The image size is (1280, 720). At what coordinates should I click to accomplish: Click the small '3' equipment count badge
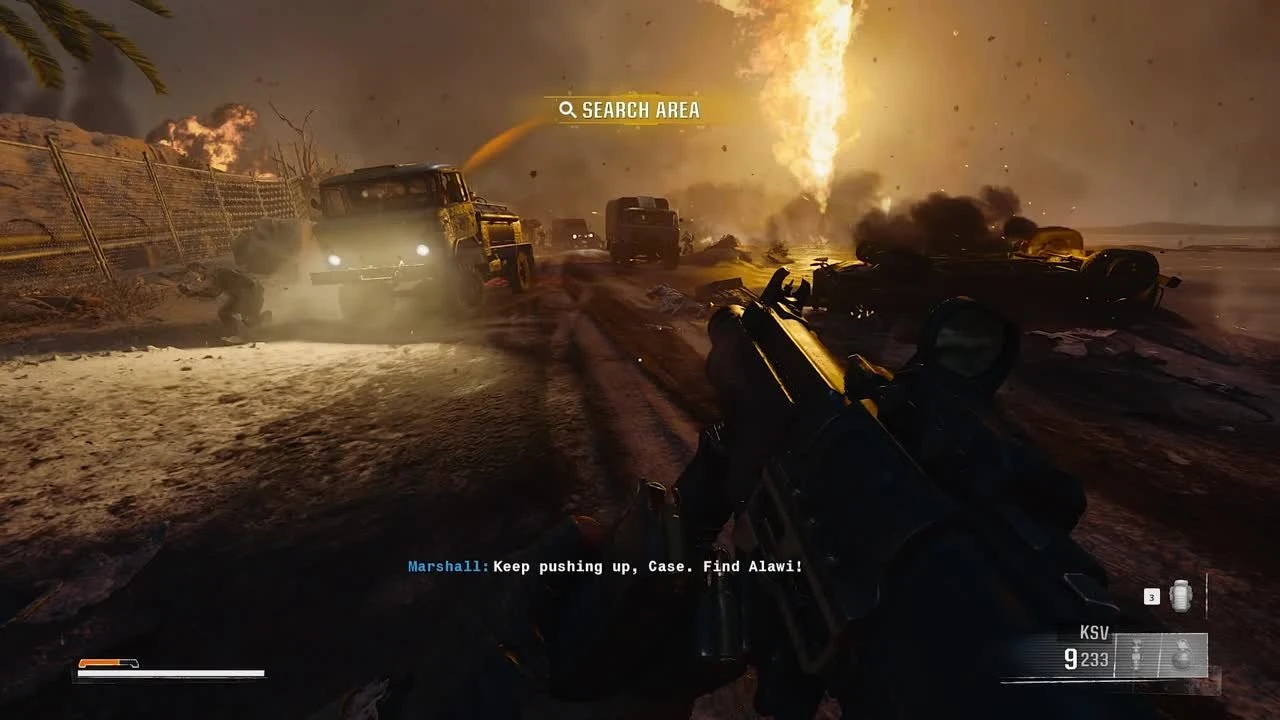pos(1152,597)
